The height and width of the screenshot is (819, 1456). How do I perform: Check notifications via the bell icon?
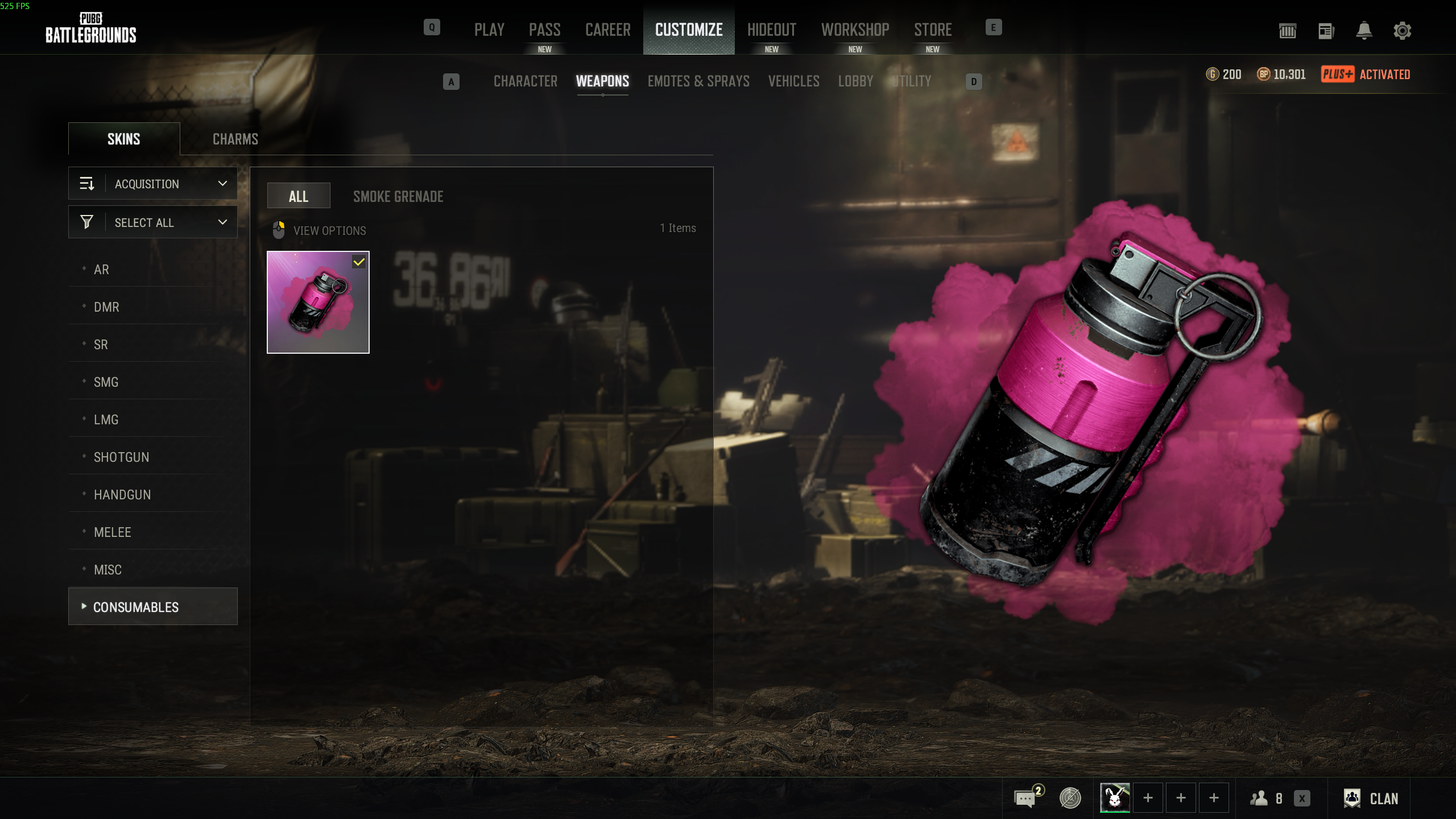tap(1364, 31)
